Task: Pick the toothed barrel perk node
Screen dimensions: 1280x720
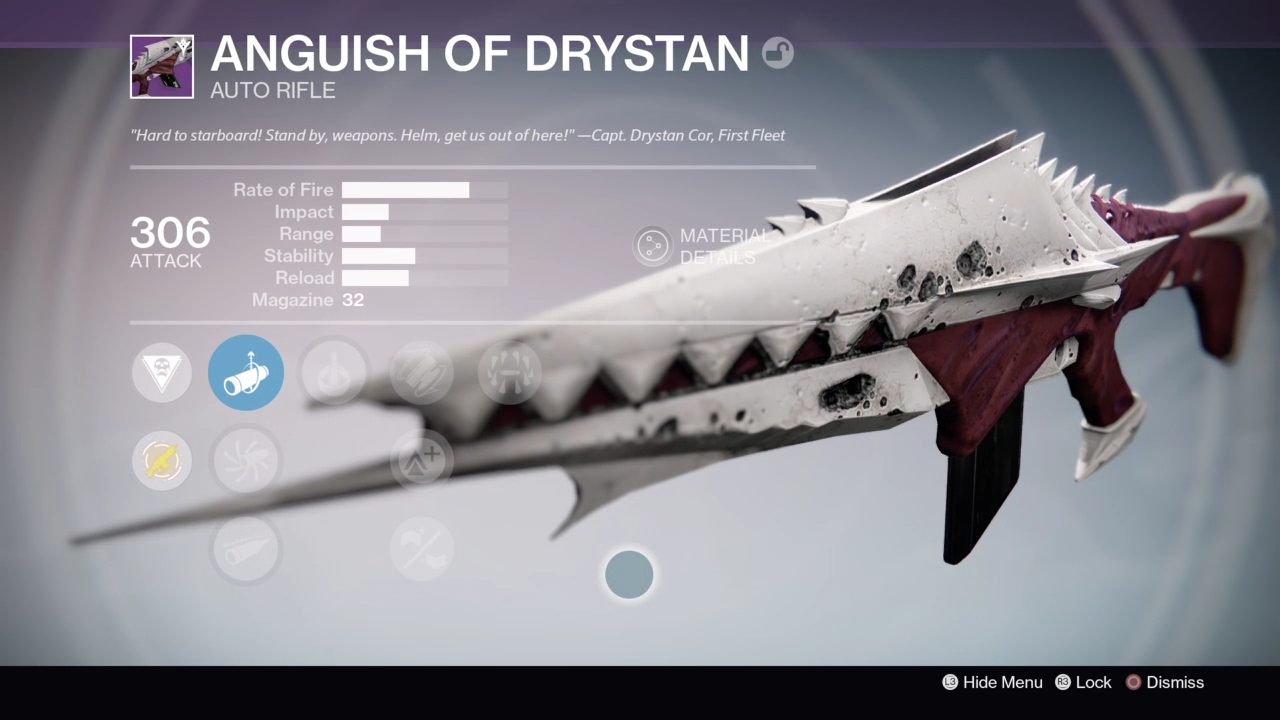Action: point(246,549)
